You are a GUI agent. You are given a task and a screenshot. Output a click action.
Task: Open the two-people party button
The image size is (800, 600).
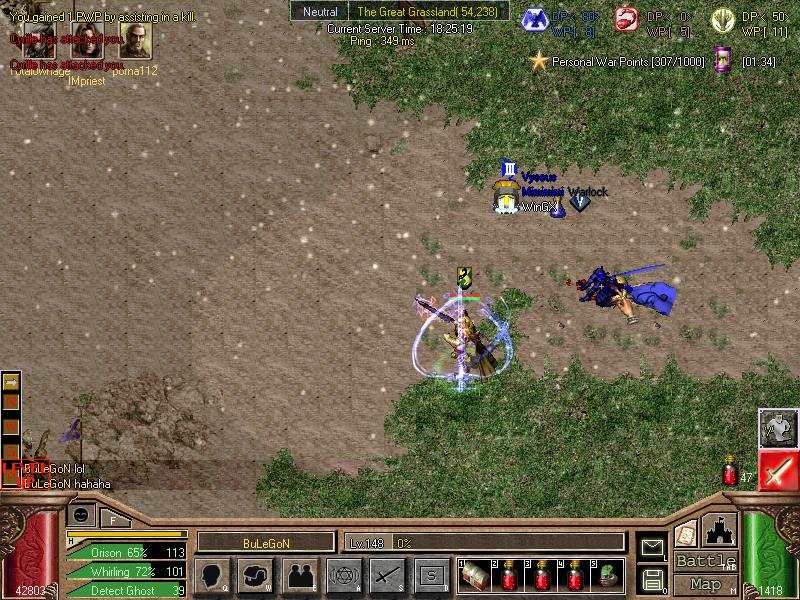(299, 575)
